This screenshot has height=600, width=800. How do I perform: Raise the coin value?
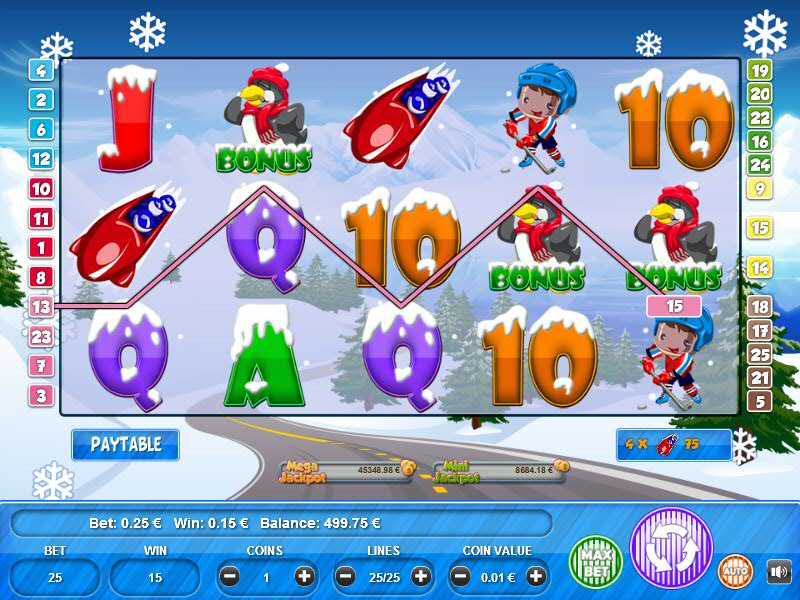[x=536, y=576]
